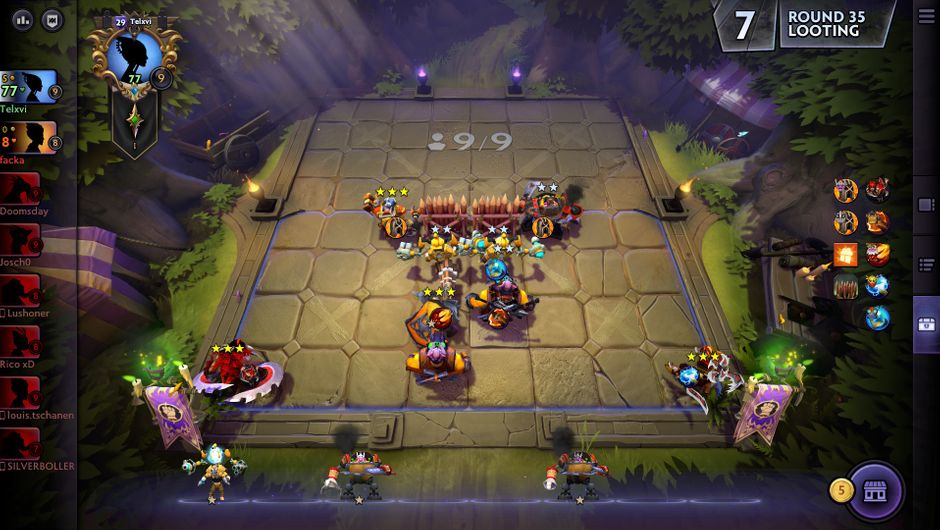Open the treasure chest items tab
Screen dimensions: 940x530
click(926, 322)
